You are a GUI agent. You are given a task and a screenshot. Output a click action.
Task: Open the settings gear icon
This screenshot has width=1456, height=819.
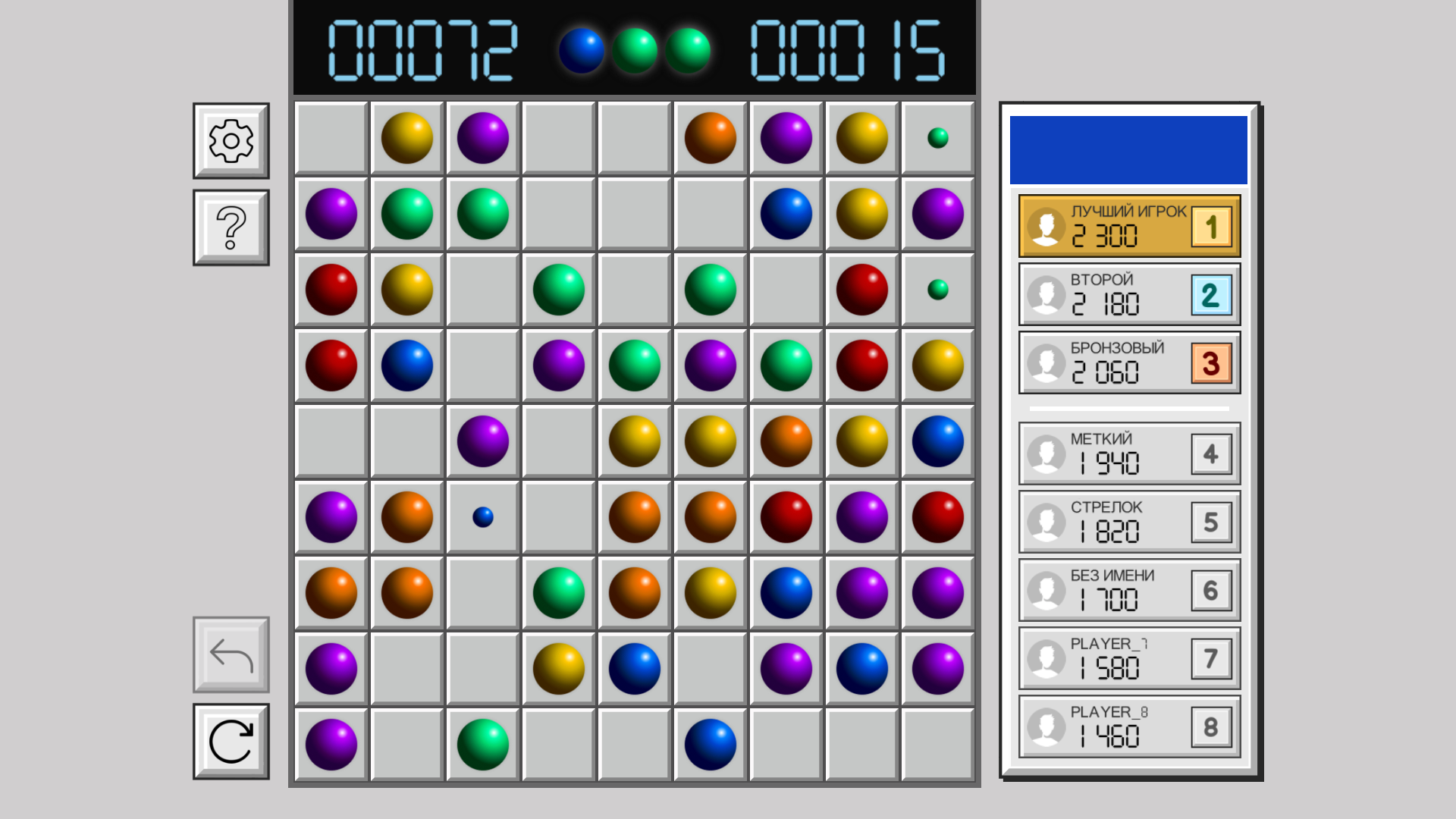(x=230, y=140)
